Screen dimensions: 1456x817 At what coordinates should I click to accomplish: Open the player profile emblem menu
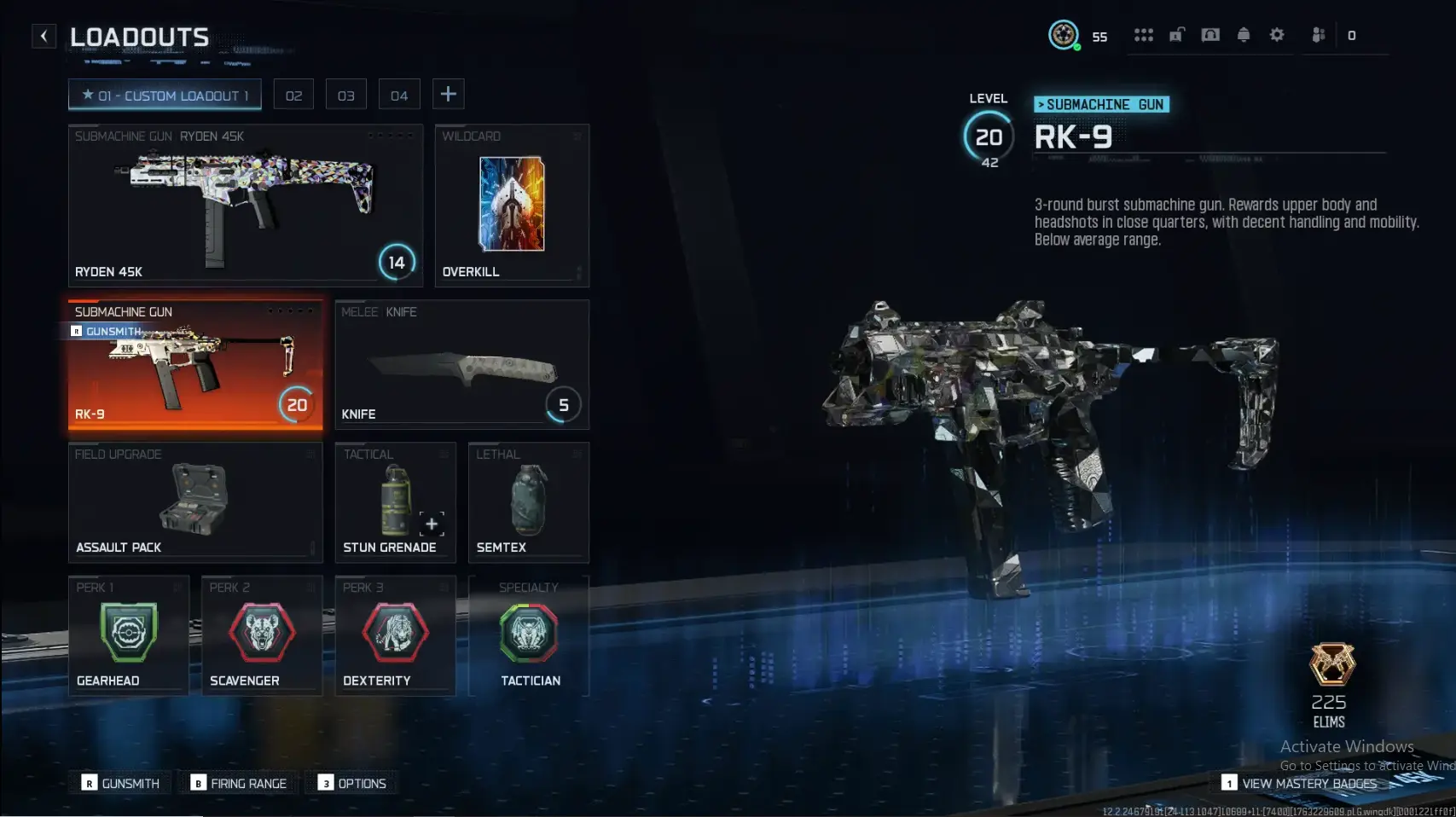point(1063,35)
